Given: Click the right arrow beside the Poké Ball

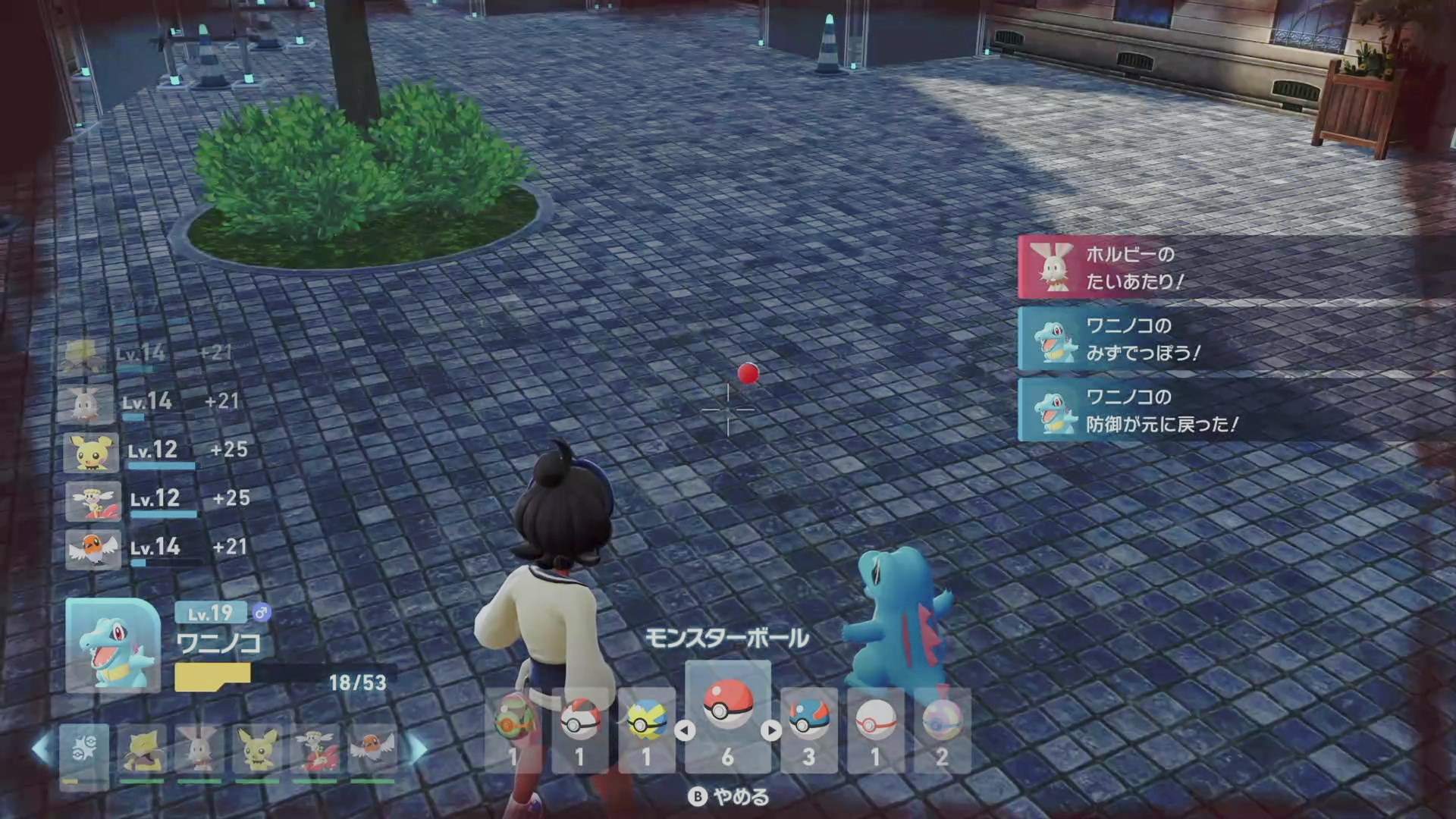Looking at the screenshot, I should click(x=771, y=731).
